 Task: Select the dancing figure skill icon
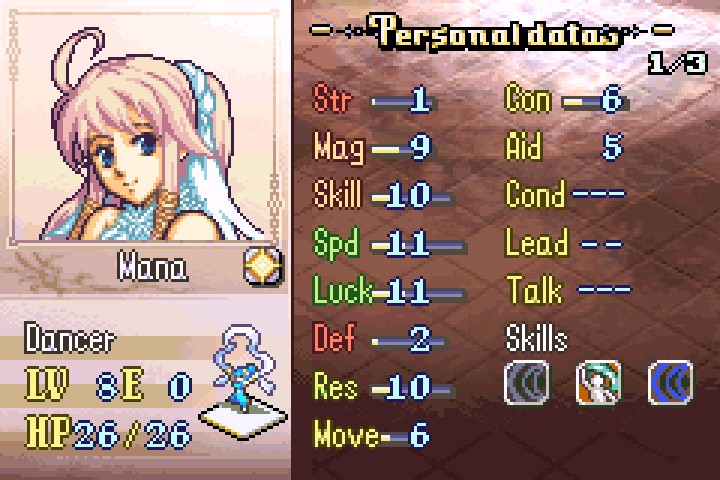(x=598, y=383)
